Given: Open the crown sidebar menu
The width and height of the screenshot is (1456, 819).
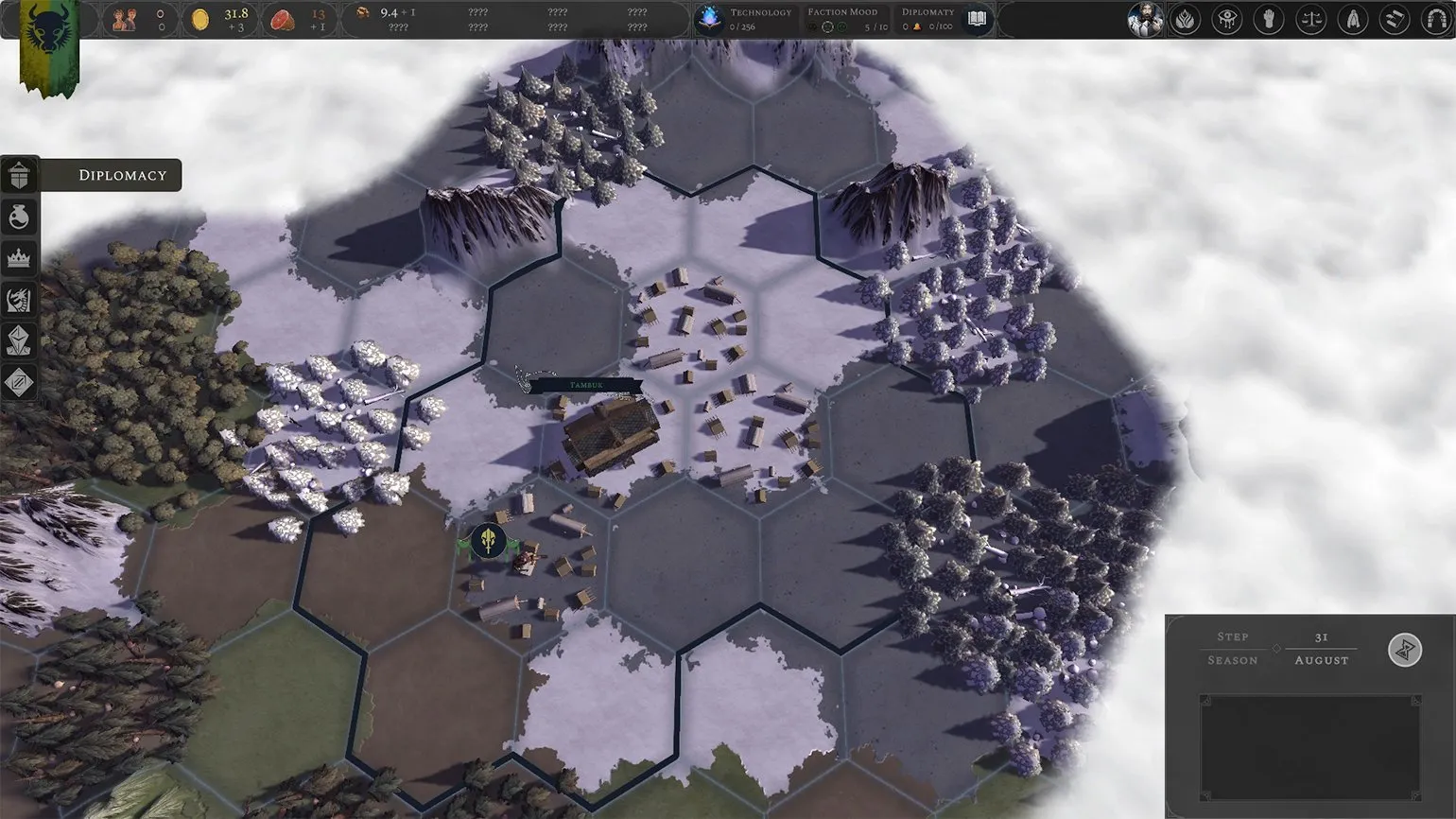Looking at the screenshot, I should pos(20,258).
